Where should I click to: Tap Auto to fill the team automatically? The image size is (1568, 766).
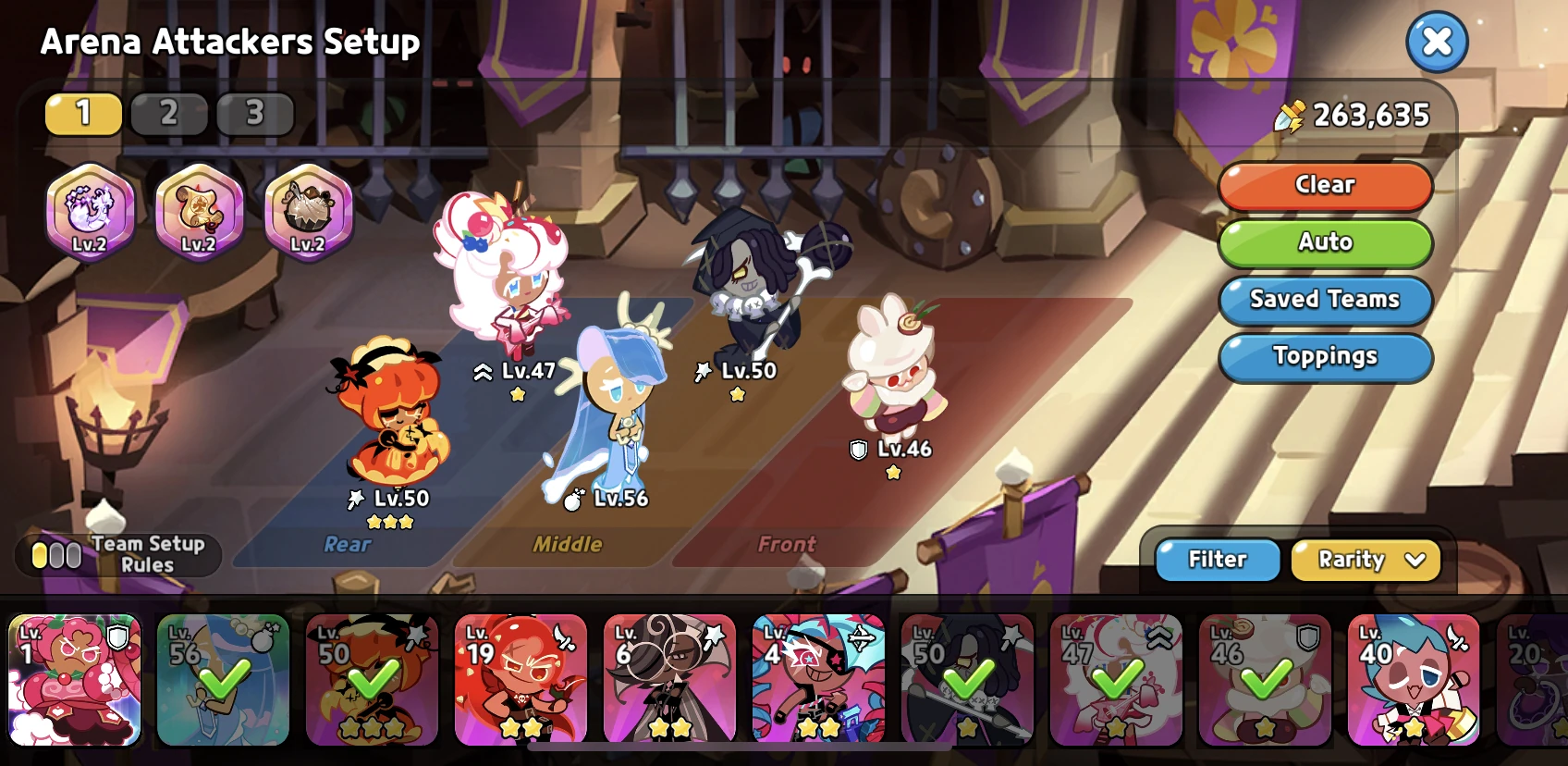point(1325,243)
